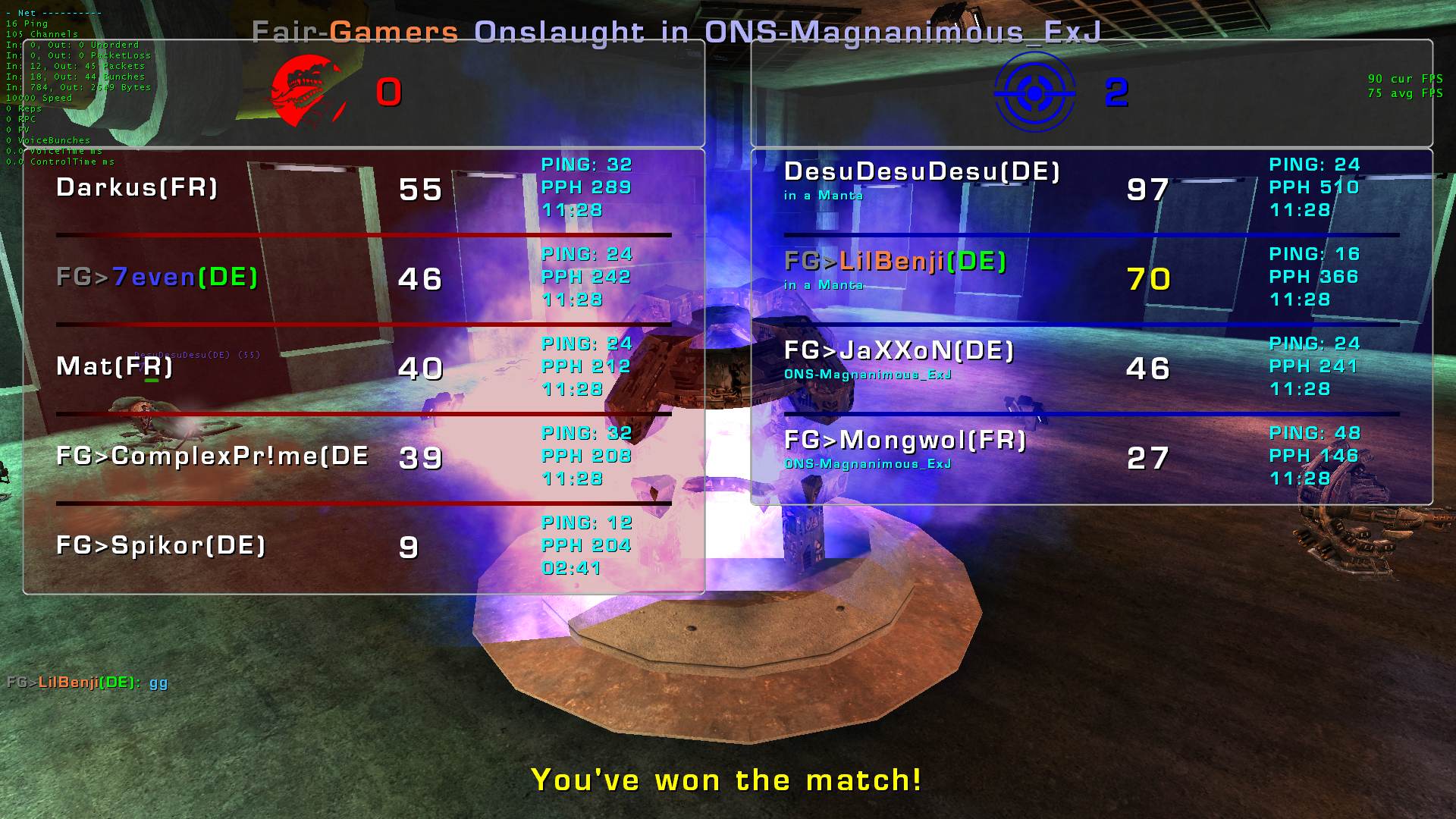Screen dimensions: 1456x819
Task: Choose the FG>LilBenji(DE) scoreboard row
Action: (x=895, y=262)
